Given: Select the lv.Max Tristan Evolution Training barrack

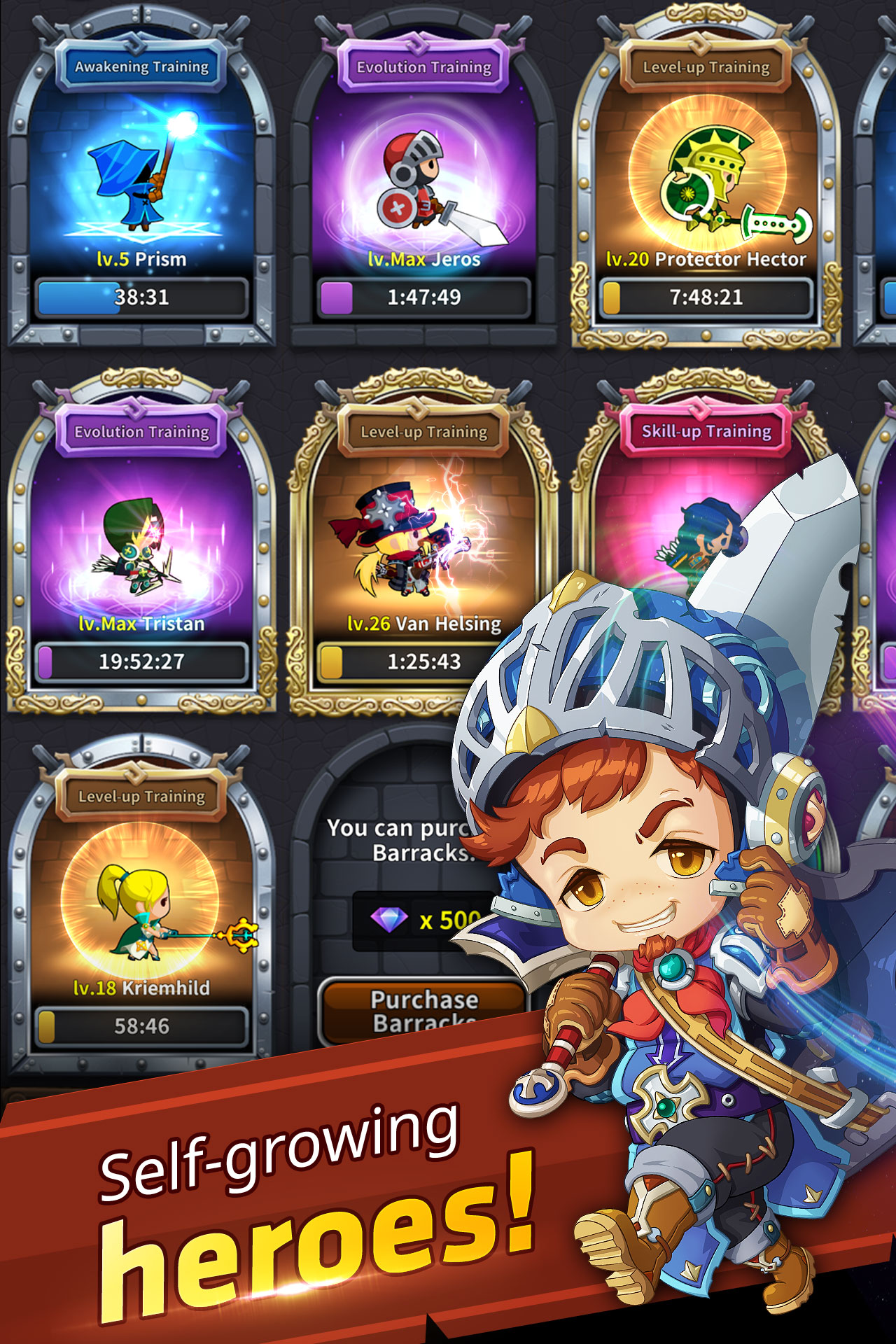Looking at the screenshot, I should click(x=141, y=546).
